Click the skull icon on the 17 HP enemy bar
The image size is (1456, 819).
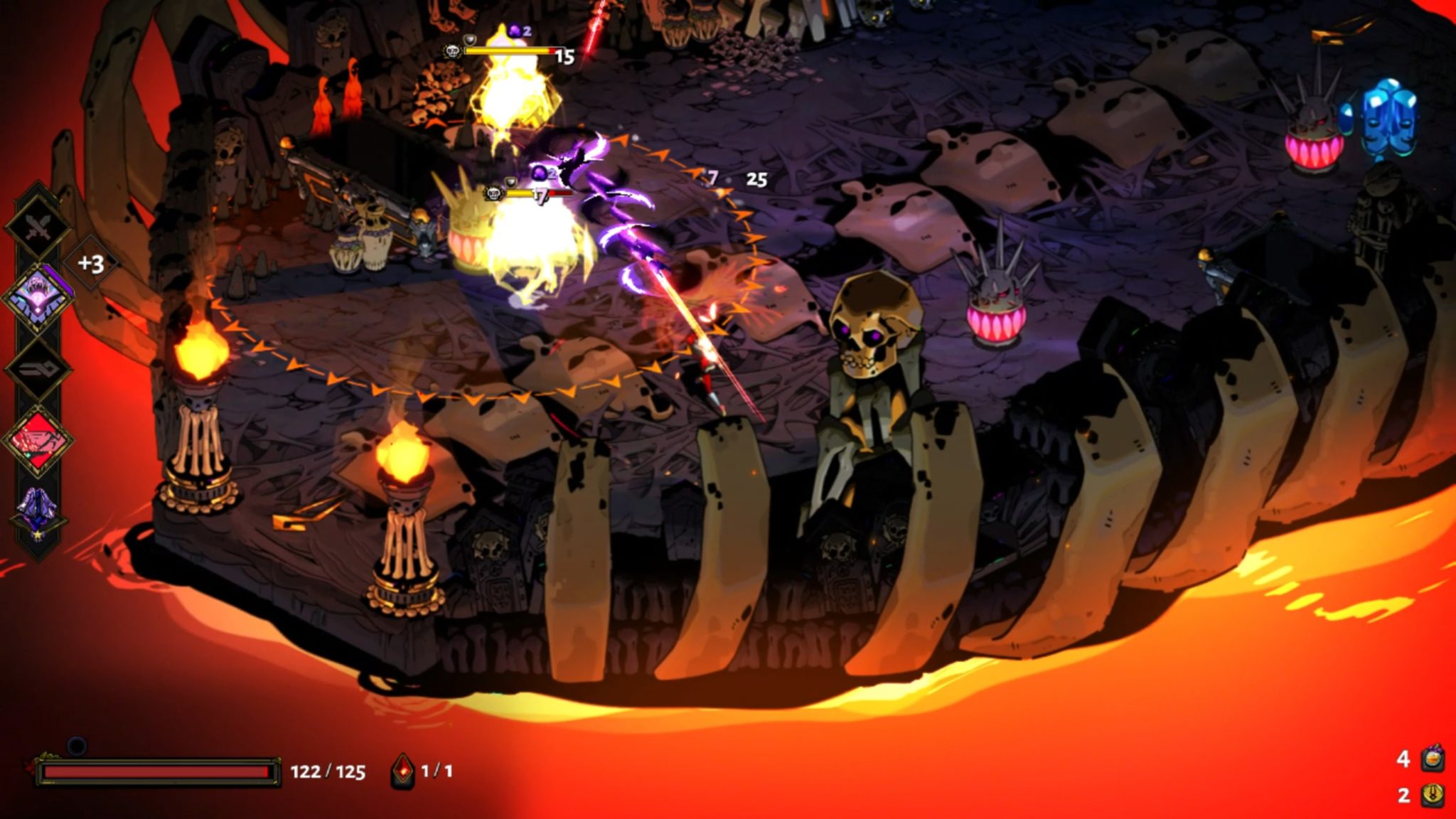493,193
